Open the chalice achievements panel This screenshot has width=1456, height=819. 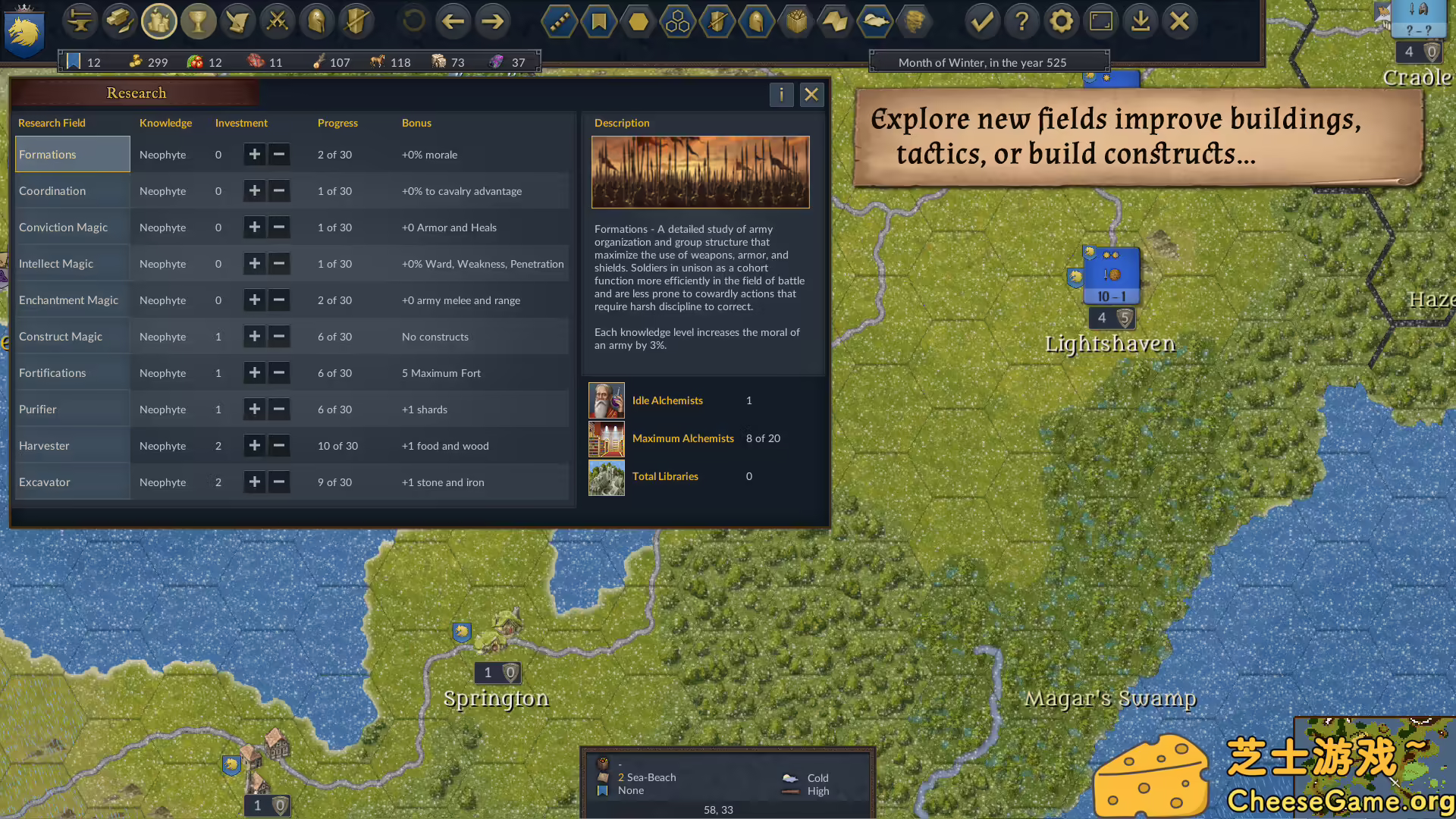(x=199, y=21)
